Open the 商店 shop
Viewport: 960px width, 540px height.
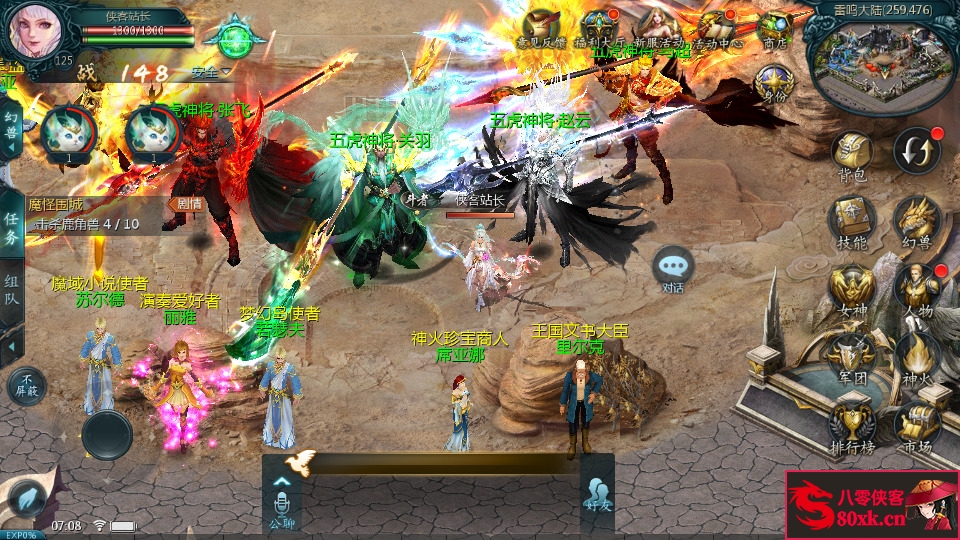[775, 28]
